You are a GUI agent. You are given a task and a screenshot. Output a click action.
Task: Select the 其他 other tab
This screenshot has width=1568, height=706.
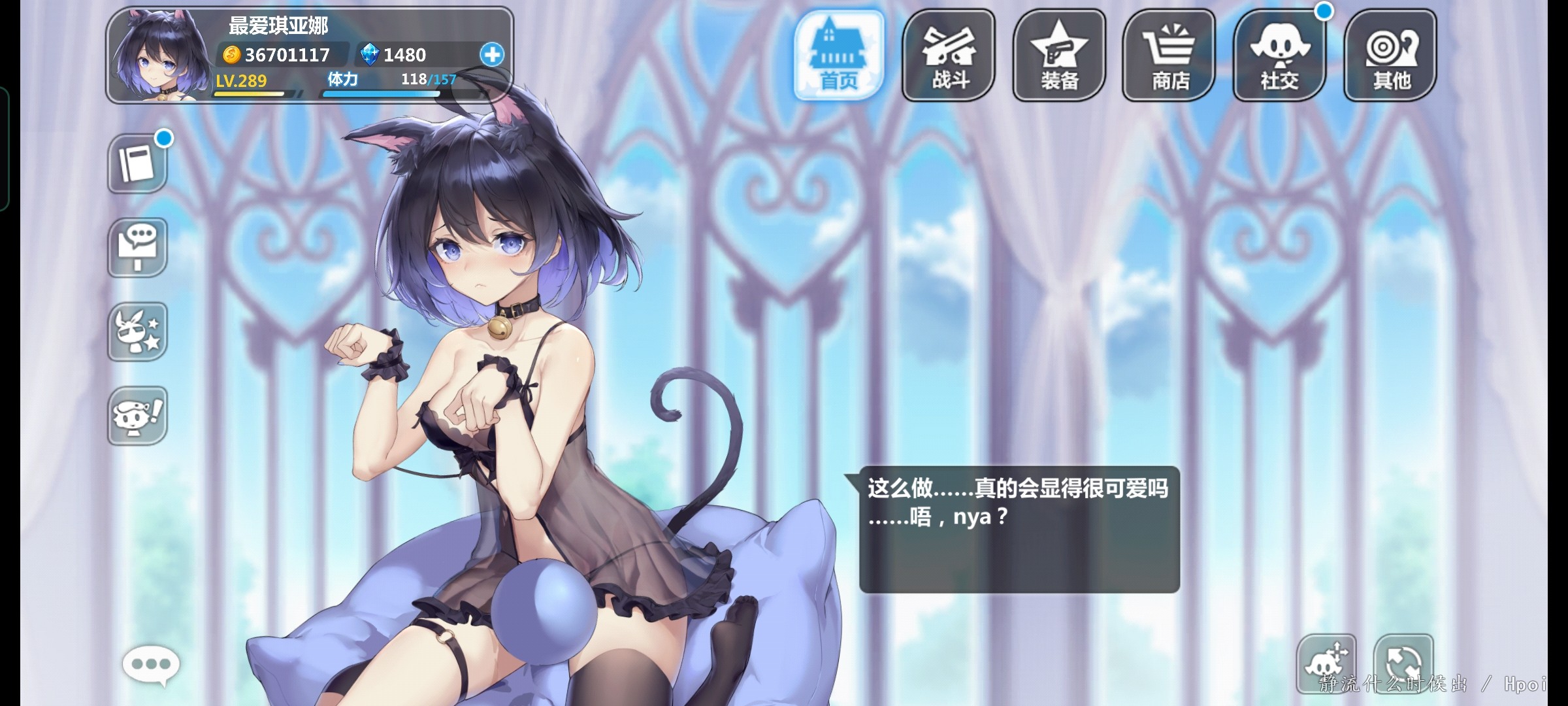(x=1390, y=55)
